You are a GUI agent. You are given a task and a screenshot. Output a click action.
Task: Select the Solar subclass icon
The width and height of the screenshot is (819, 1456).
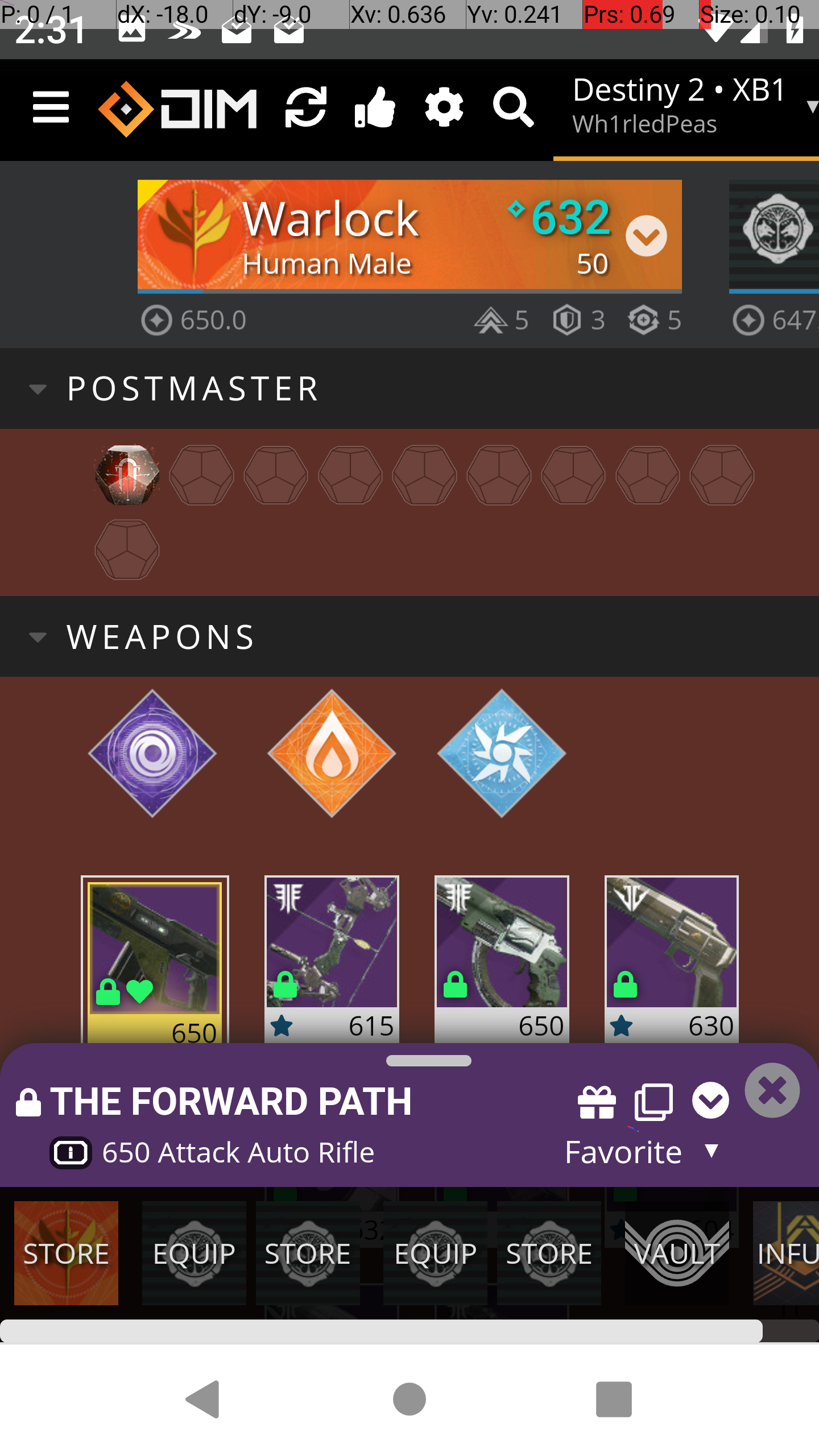[x=332, y=754]
